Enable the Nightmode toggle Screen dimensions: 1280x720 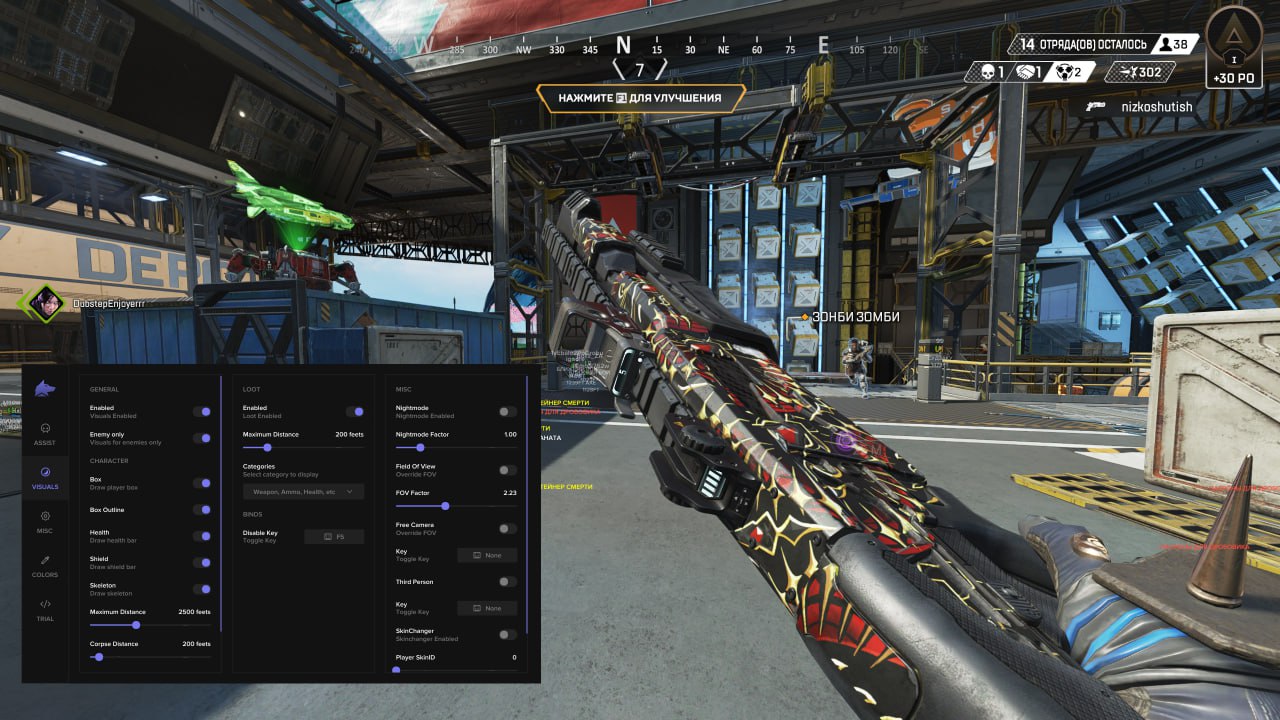pyautogui.click(x=506, y=411)
